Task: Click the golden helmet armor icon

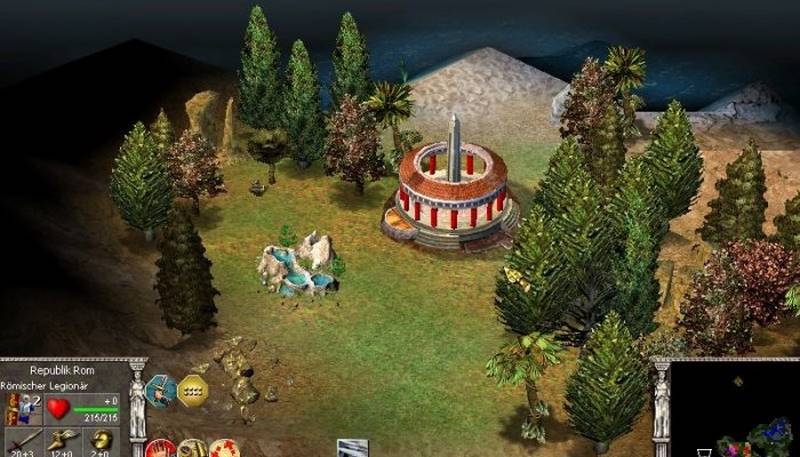Action: pyautogui.click(x=101, y=440)
